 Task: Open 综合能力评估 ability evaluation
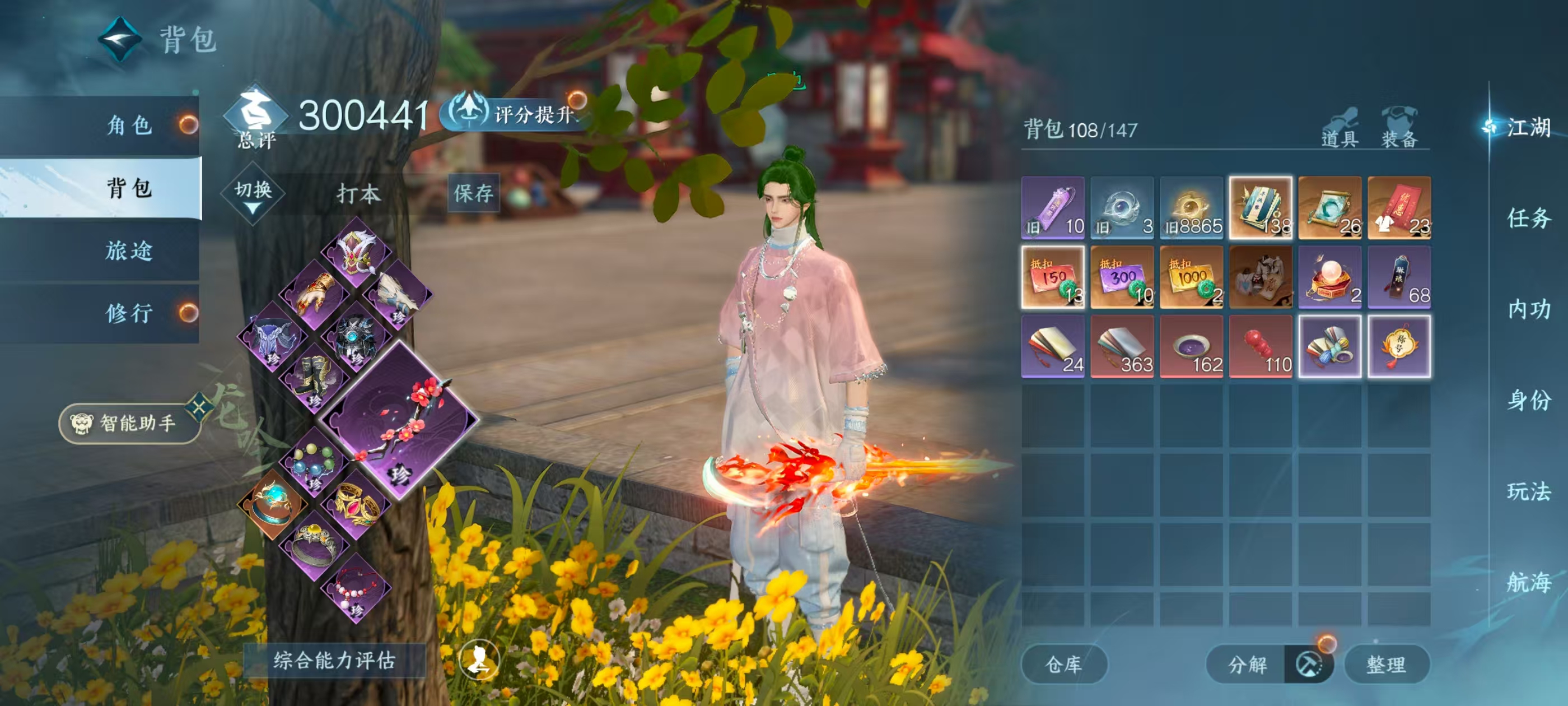(334, 660)
